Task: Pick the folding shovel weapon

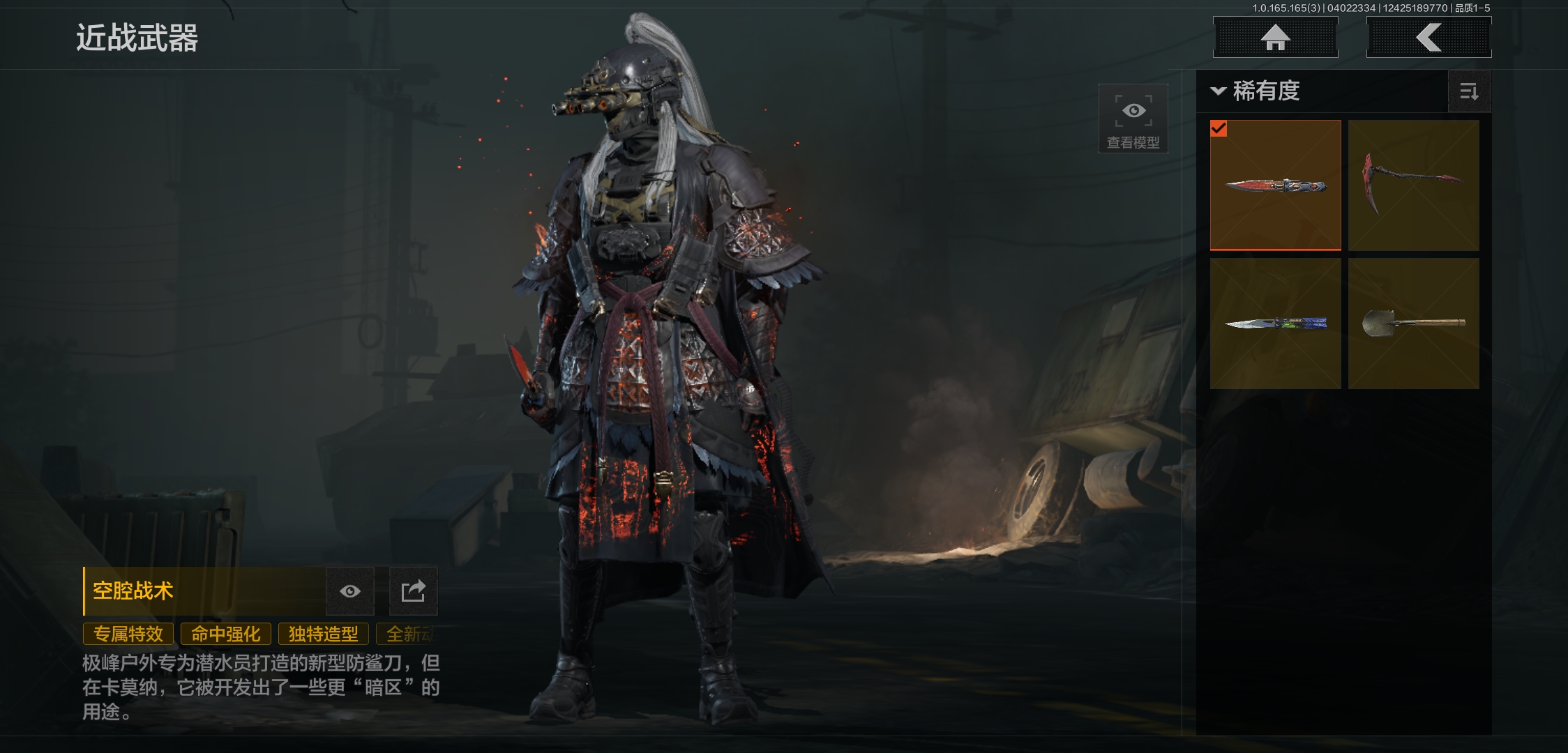Action: 1413,323
